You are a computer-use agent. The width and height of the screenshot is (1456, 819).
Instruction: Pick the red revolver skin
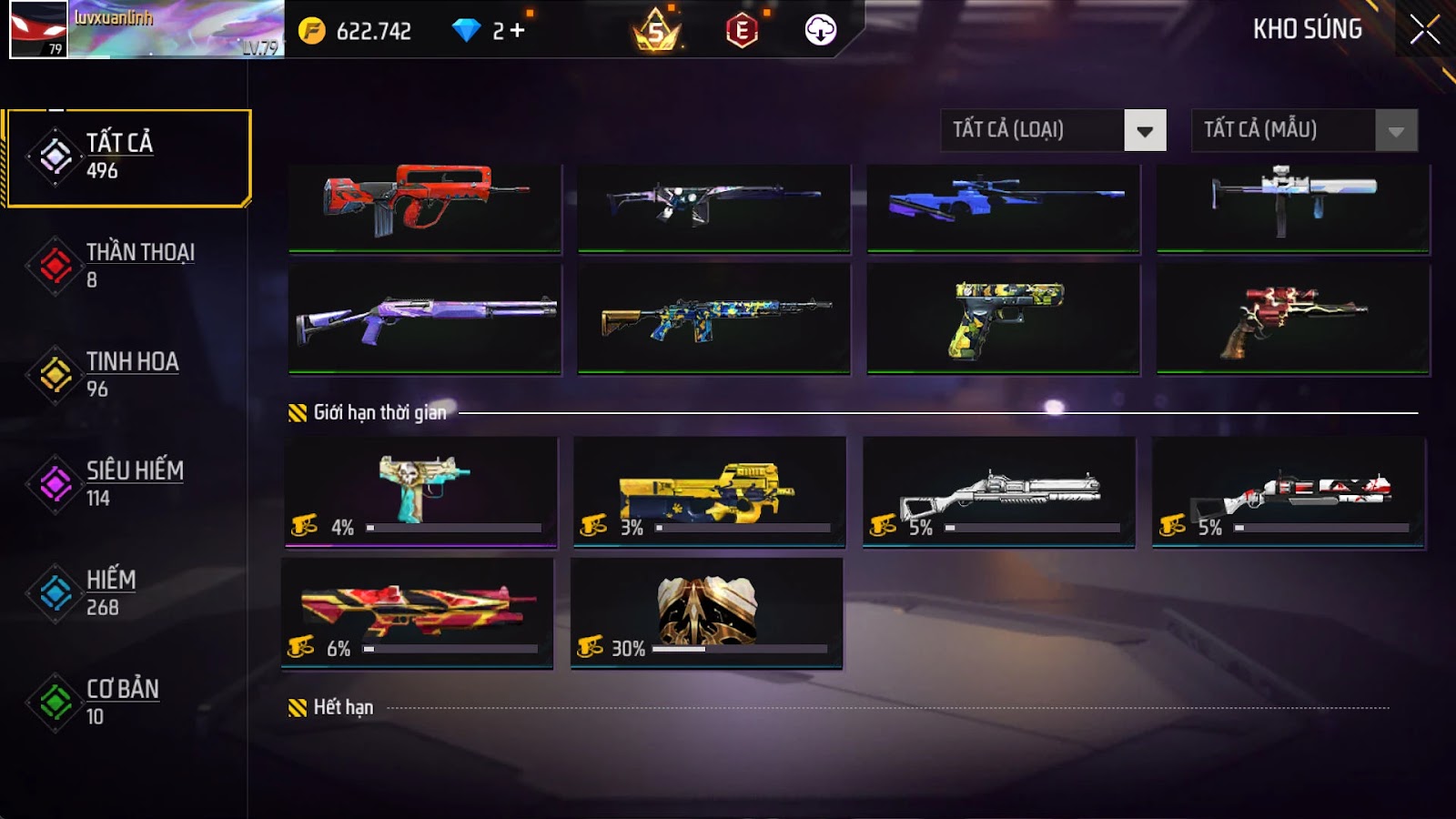pyautogui.click(x=1293, y=318)
